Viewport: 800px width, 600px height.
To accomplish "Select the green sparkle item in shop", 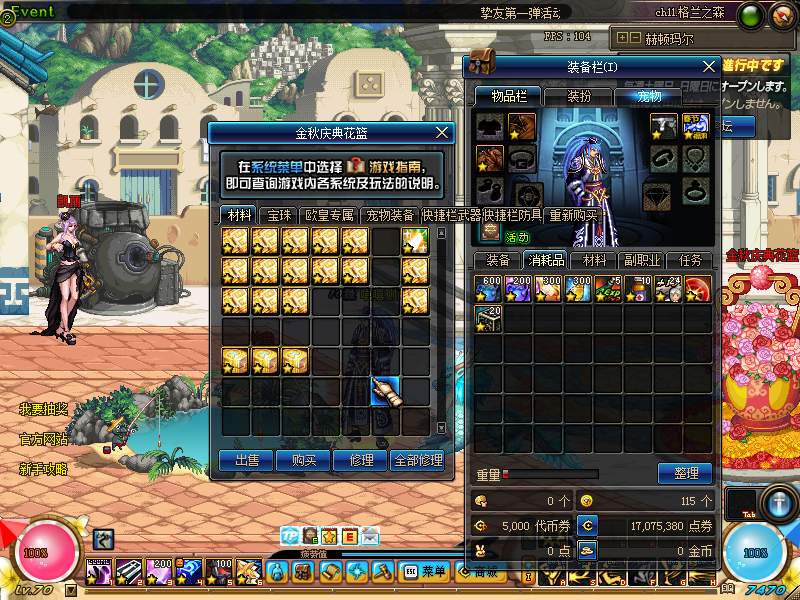I will 415,241.
